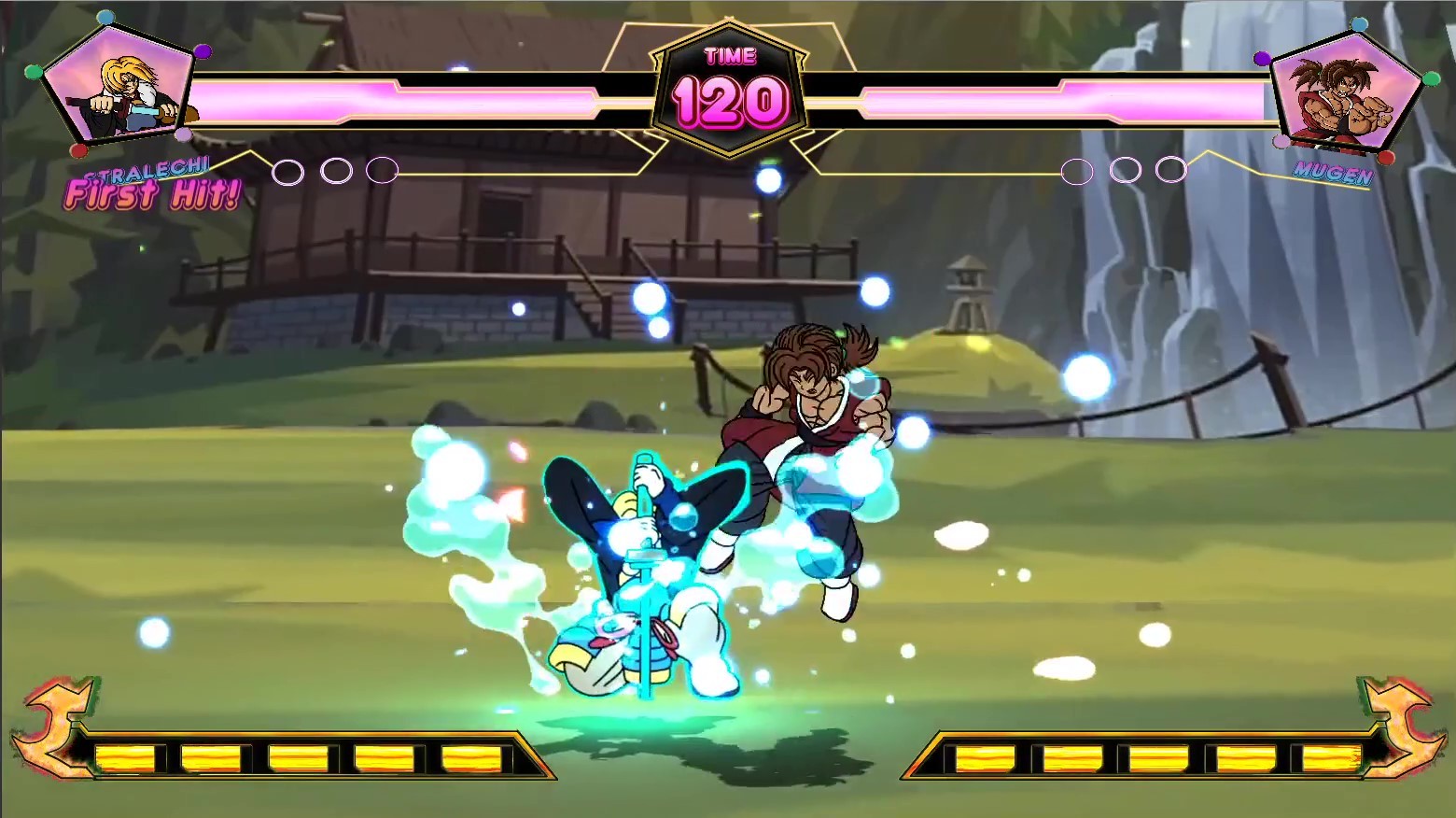The width and height of the screenshot is (1456, 818).
Task: Toggle Stralechi's first round-win circle
Action: click(289, 171)
